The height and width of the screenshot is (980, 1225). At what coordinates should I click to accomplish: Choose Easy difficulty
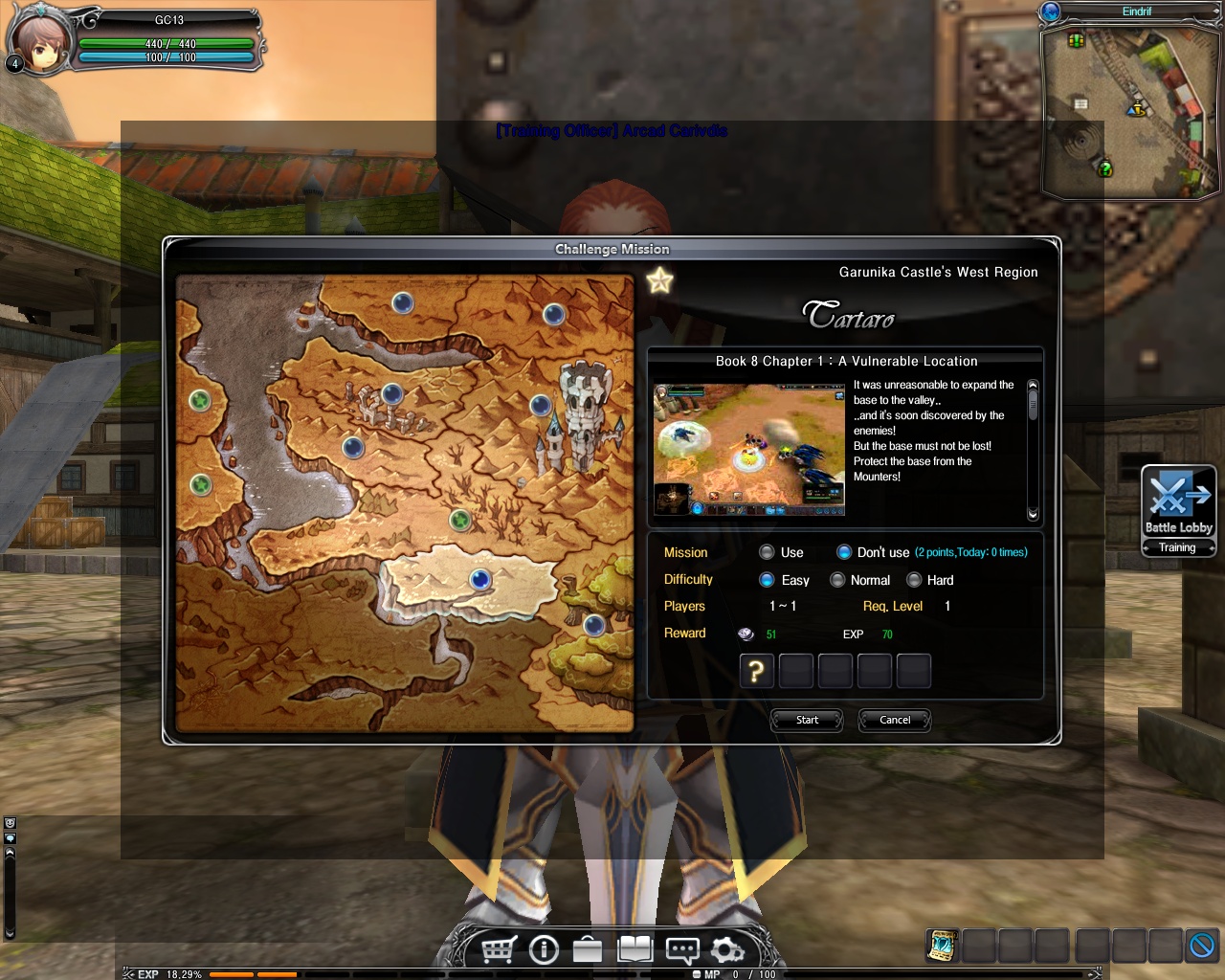pos(767,580)
